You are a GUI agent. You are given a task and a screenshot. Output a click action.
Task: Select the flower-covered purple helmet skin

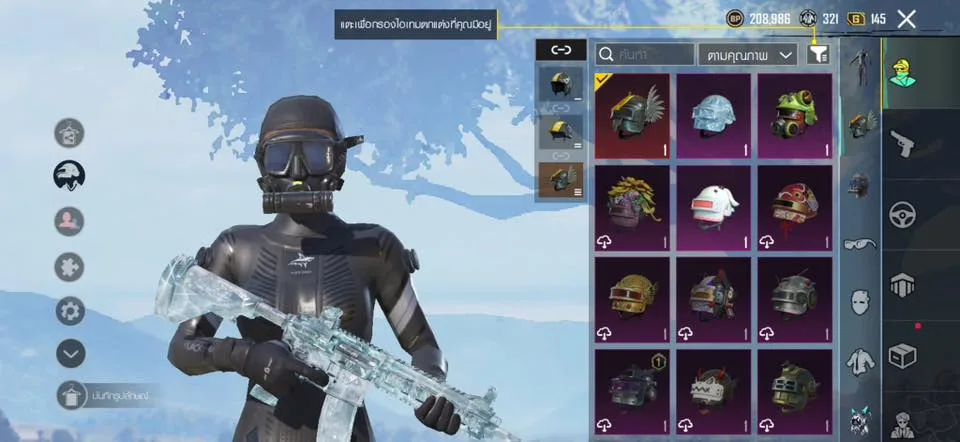click(x=632, y=208)
